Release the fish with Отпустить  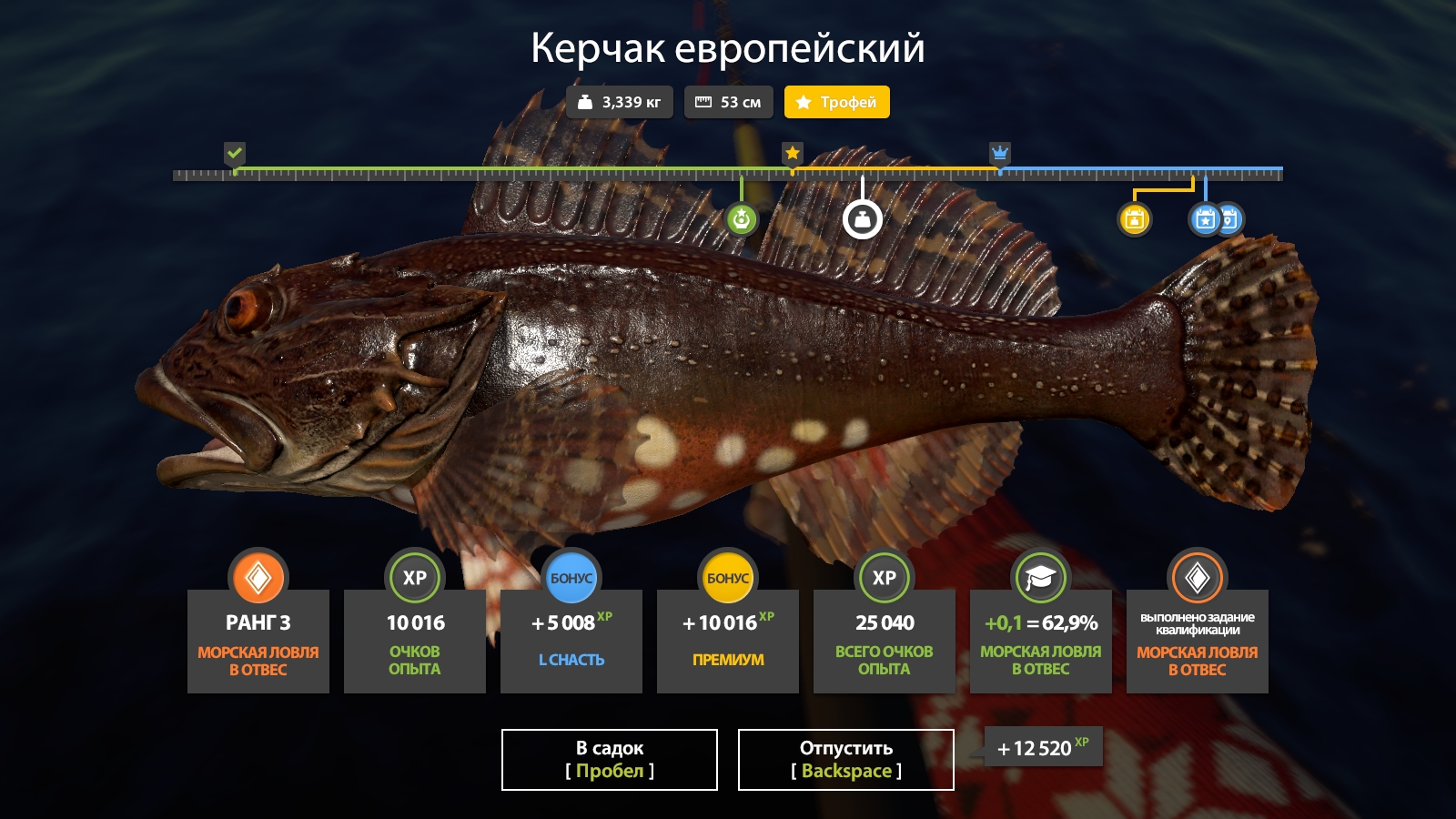point(845,759)
